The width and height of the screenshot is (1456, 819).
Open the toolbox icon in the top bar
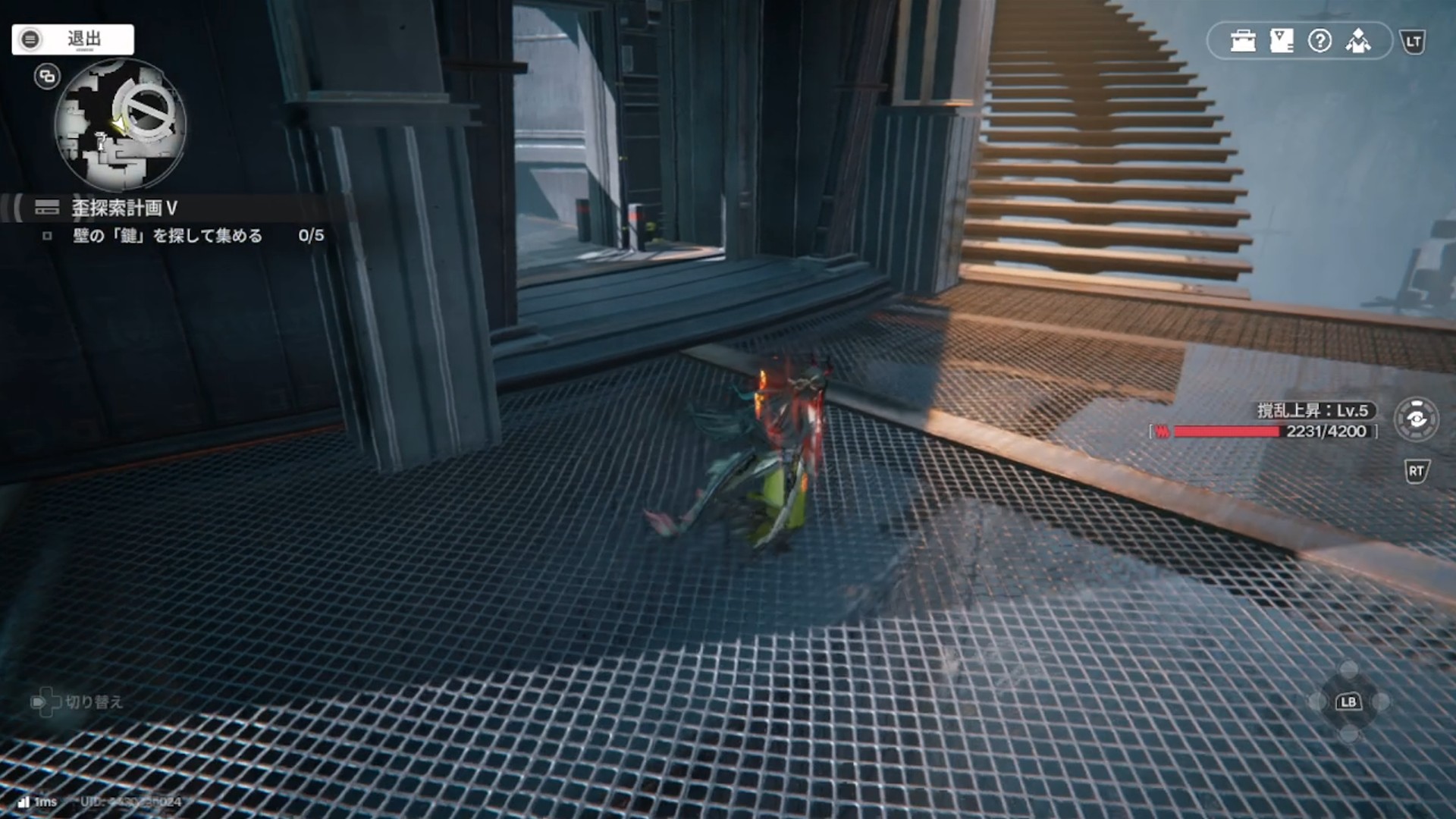pos(1243,41)
